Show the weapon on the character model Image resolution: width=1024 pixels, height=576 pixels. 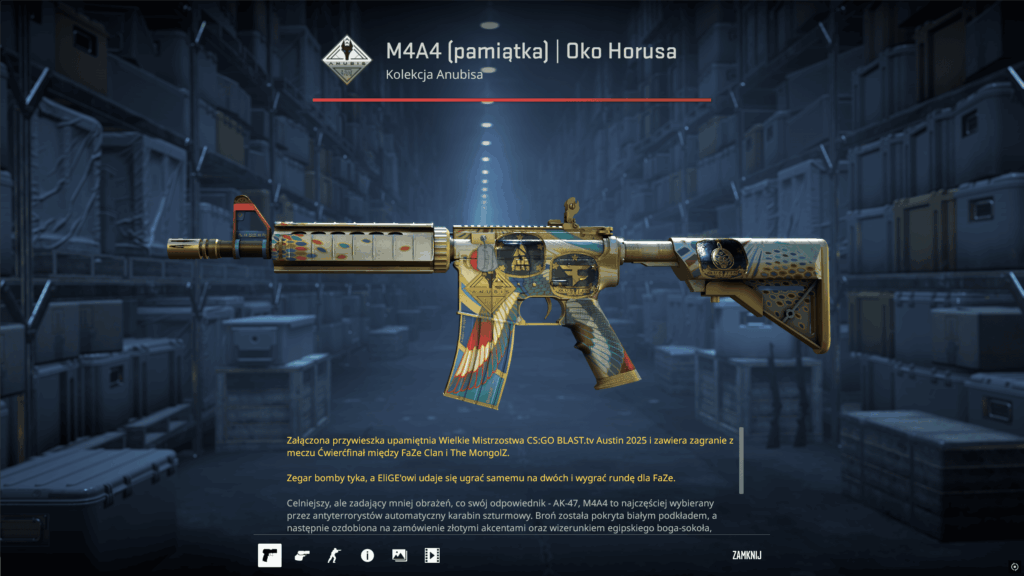[x=334, y=554]
